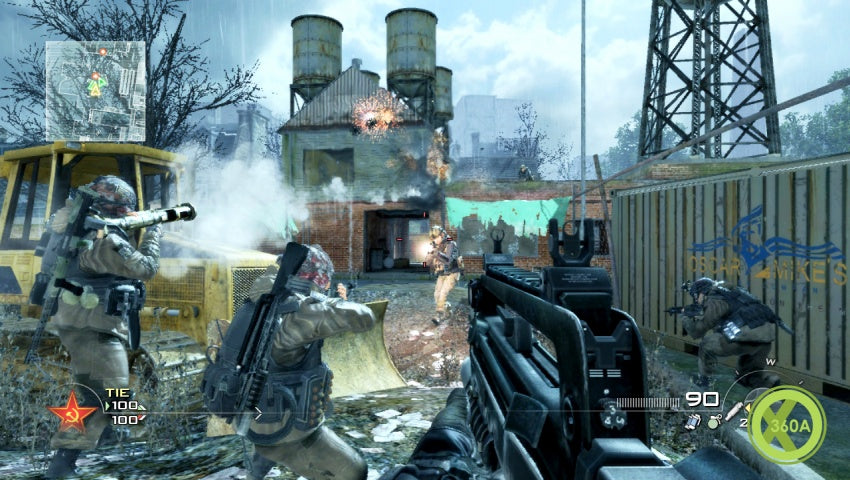This screenshot has width=850, height=480.
Task: Click the minimap overlay
Action: (95, 90)
